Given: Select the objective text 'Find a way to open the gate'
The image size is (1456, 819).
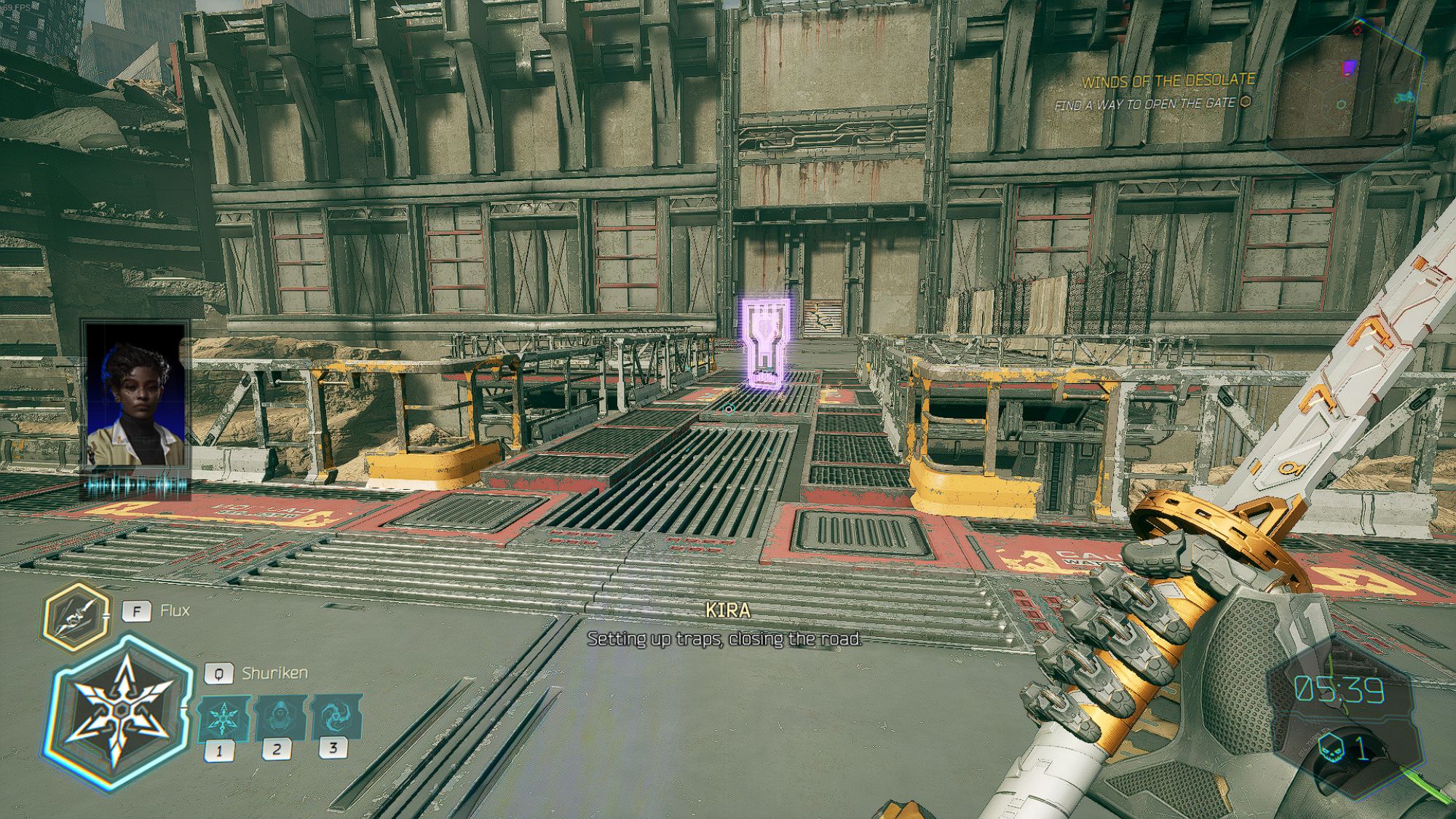Looking at the screenshot, I should (1147, 104).
